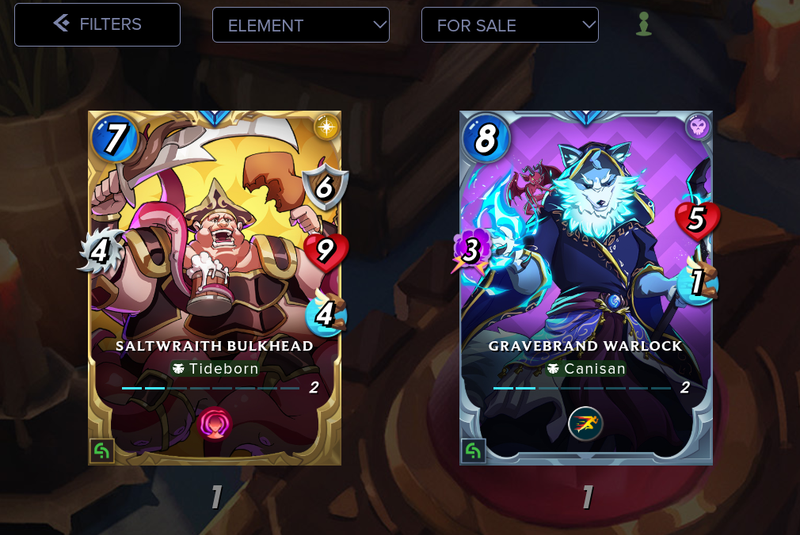This screenshot has width=800, height=535.
Task: Open the Filters panel
Action: click(x=97, y=24)
